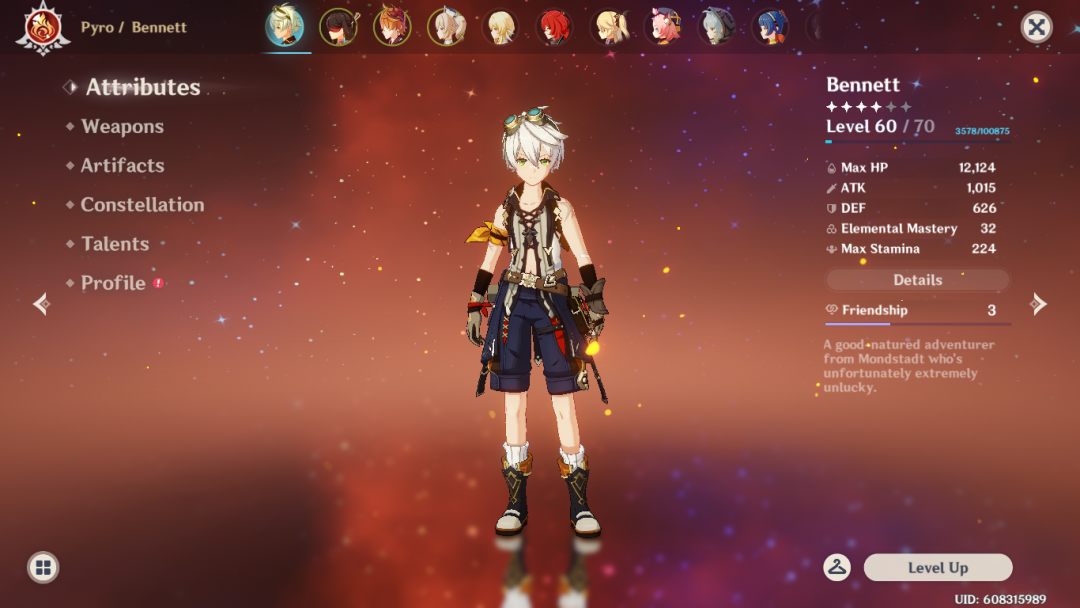Show Bennett's Talents
Screen dimensions: 1080x608
pyautogui.click(x=115, y=244)
